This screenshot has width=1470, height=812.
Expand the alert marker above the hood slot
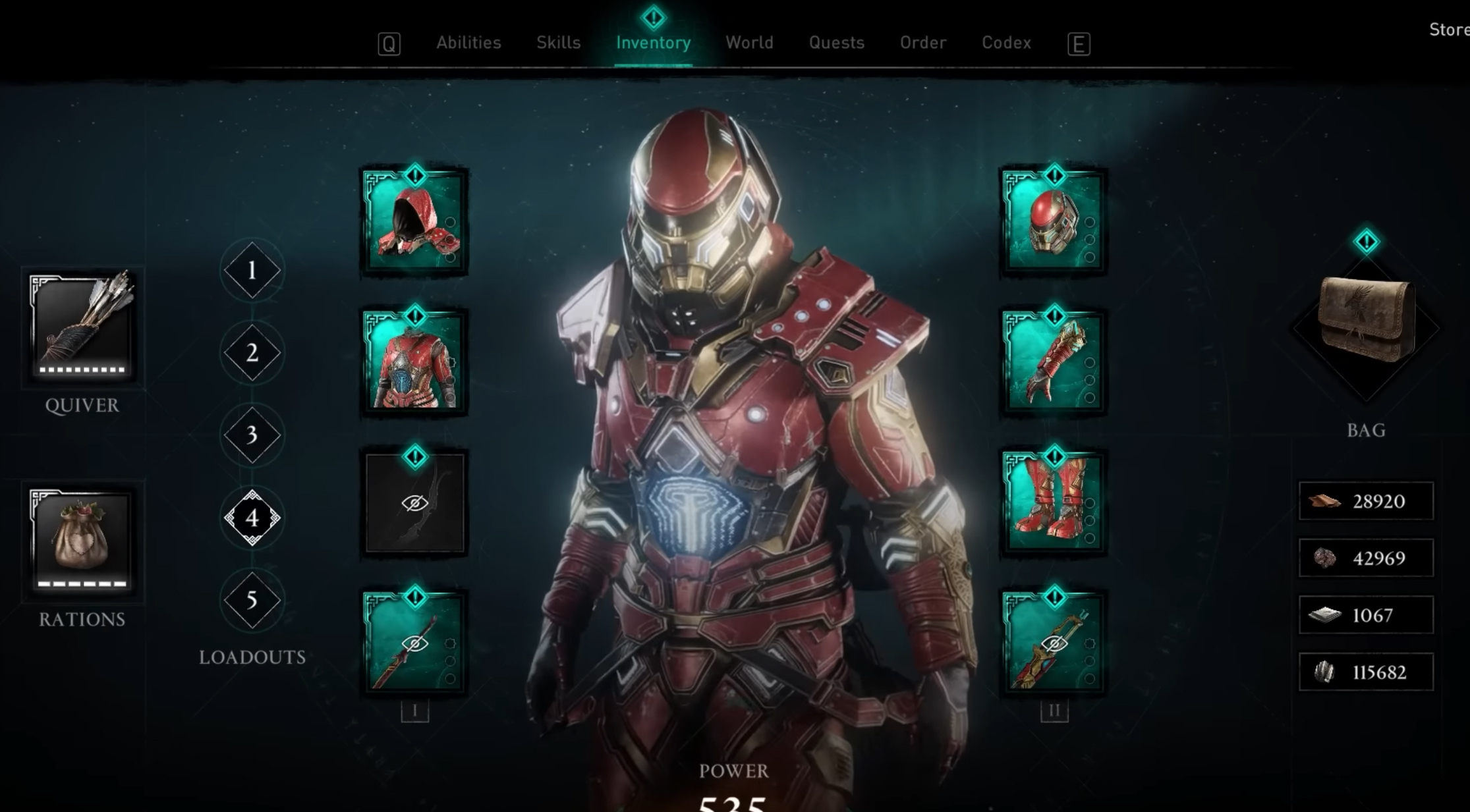[413, 174]
